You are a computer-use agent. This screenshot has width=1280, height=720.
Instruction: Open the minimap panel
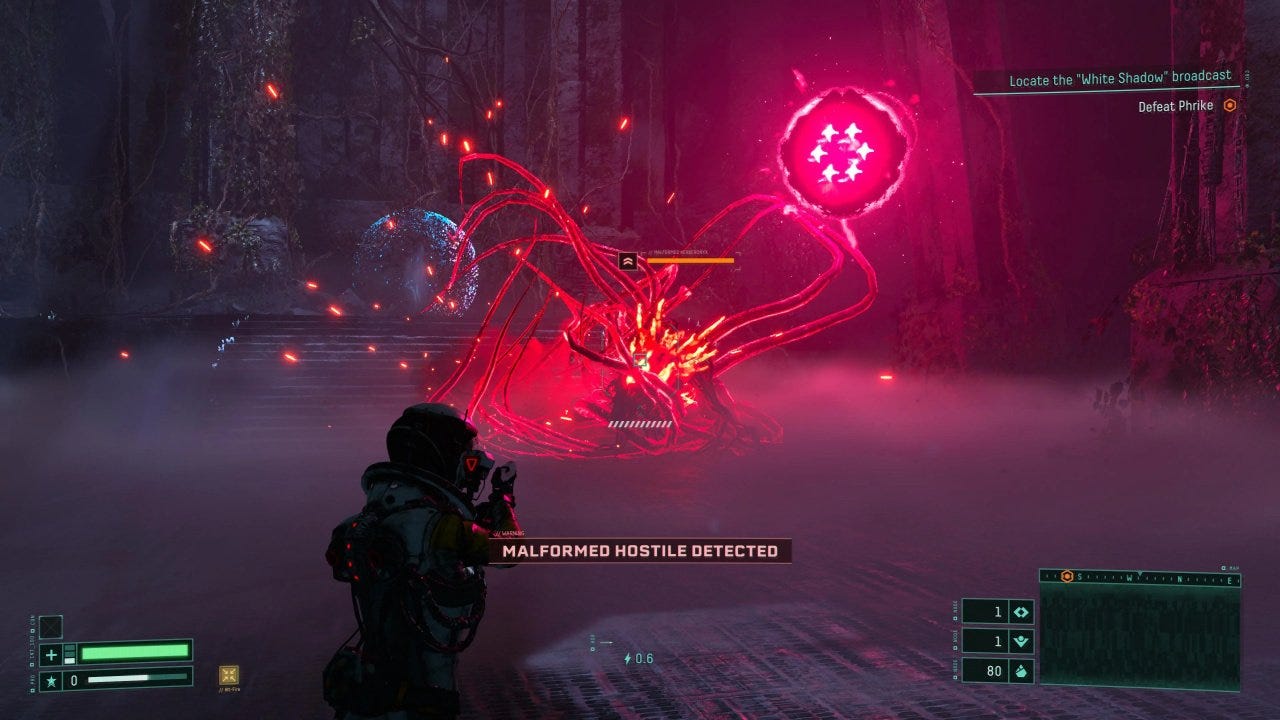coord(1140,634)
